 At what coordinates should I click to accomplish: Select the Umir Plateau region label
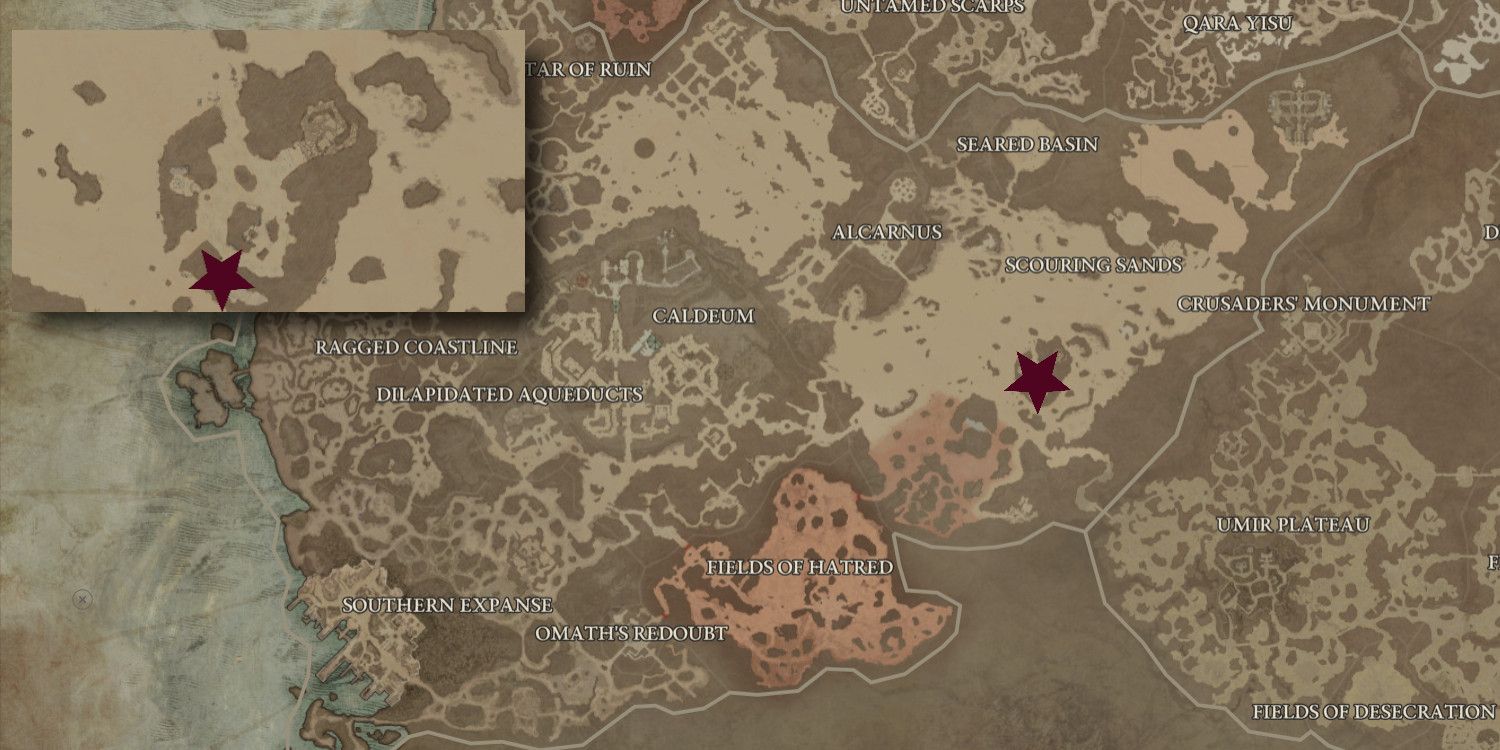(x=1292, y=522)
